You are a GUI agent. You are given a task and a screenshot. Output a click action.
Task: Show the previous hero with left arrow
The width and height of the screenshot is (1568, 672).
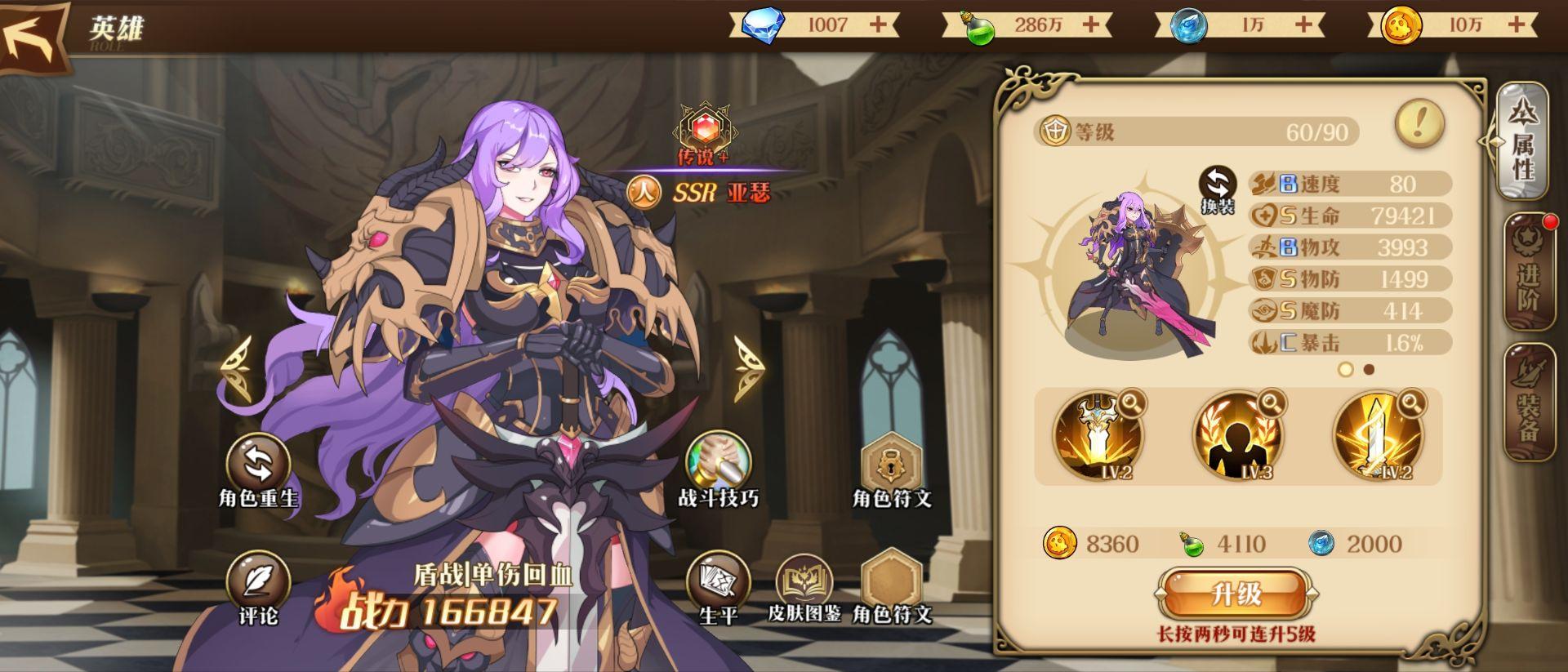(x=238, y=369)
